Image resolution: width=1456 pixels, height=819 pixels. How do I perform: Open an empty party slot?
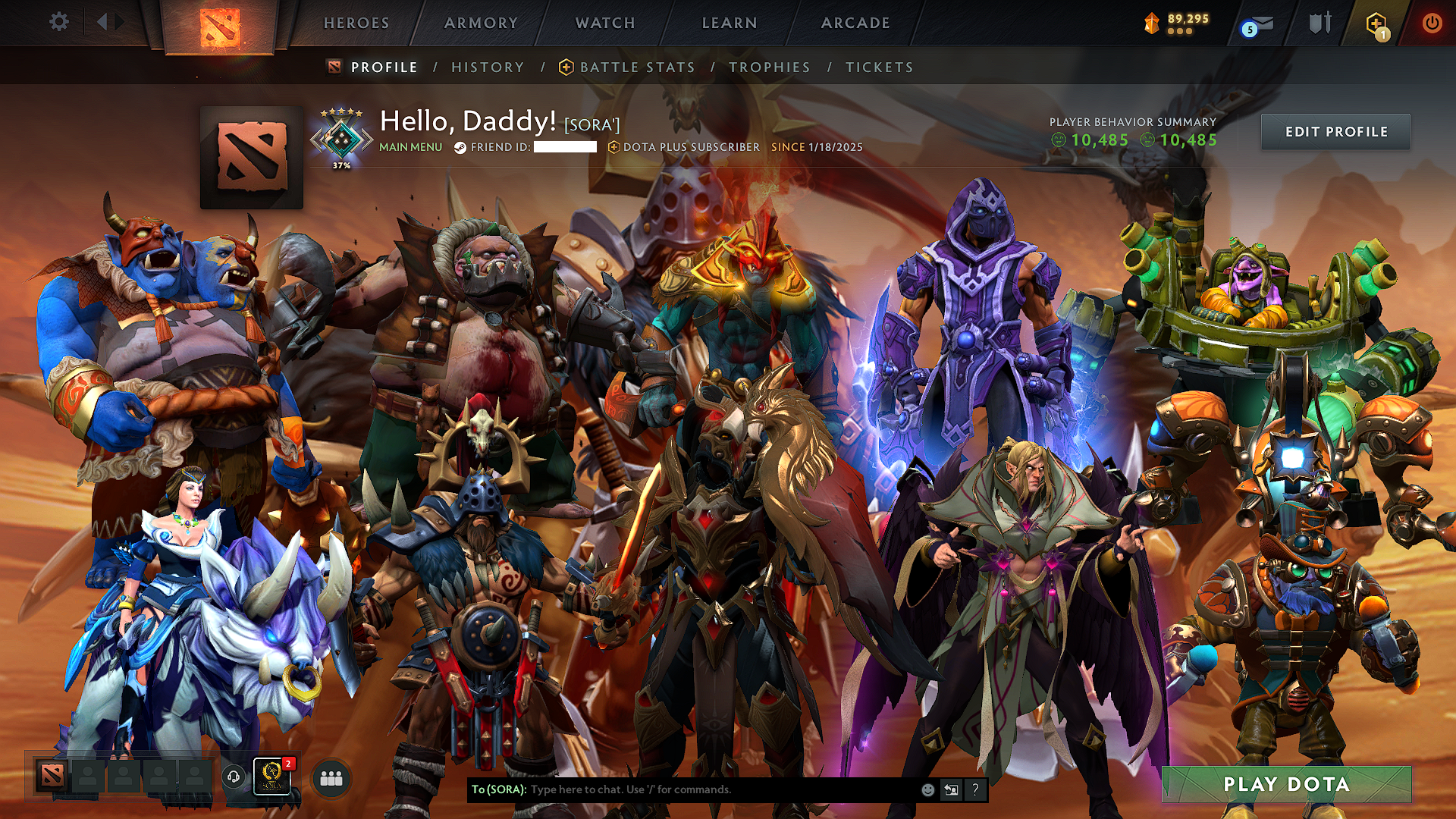[x=88, y=777]
